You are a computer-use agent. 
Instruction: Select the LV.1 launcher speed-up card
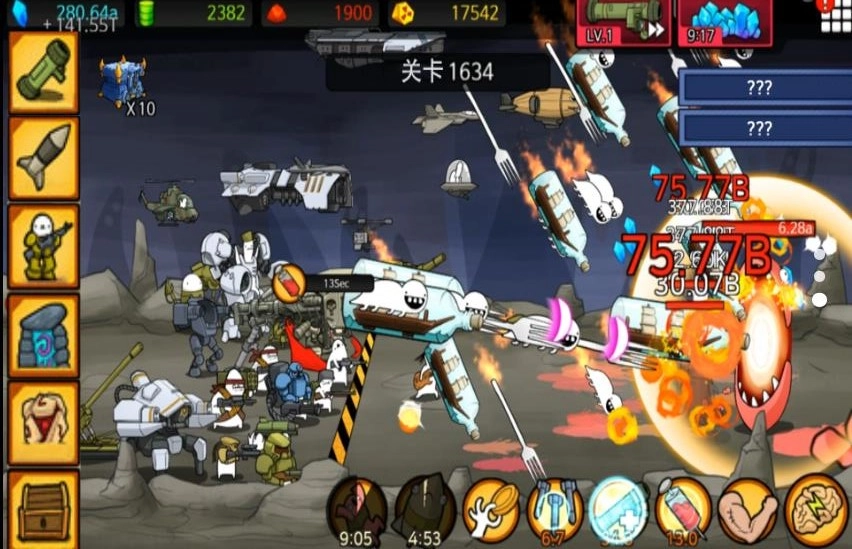point(625,22)
